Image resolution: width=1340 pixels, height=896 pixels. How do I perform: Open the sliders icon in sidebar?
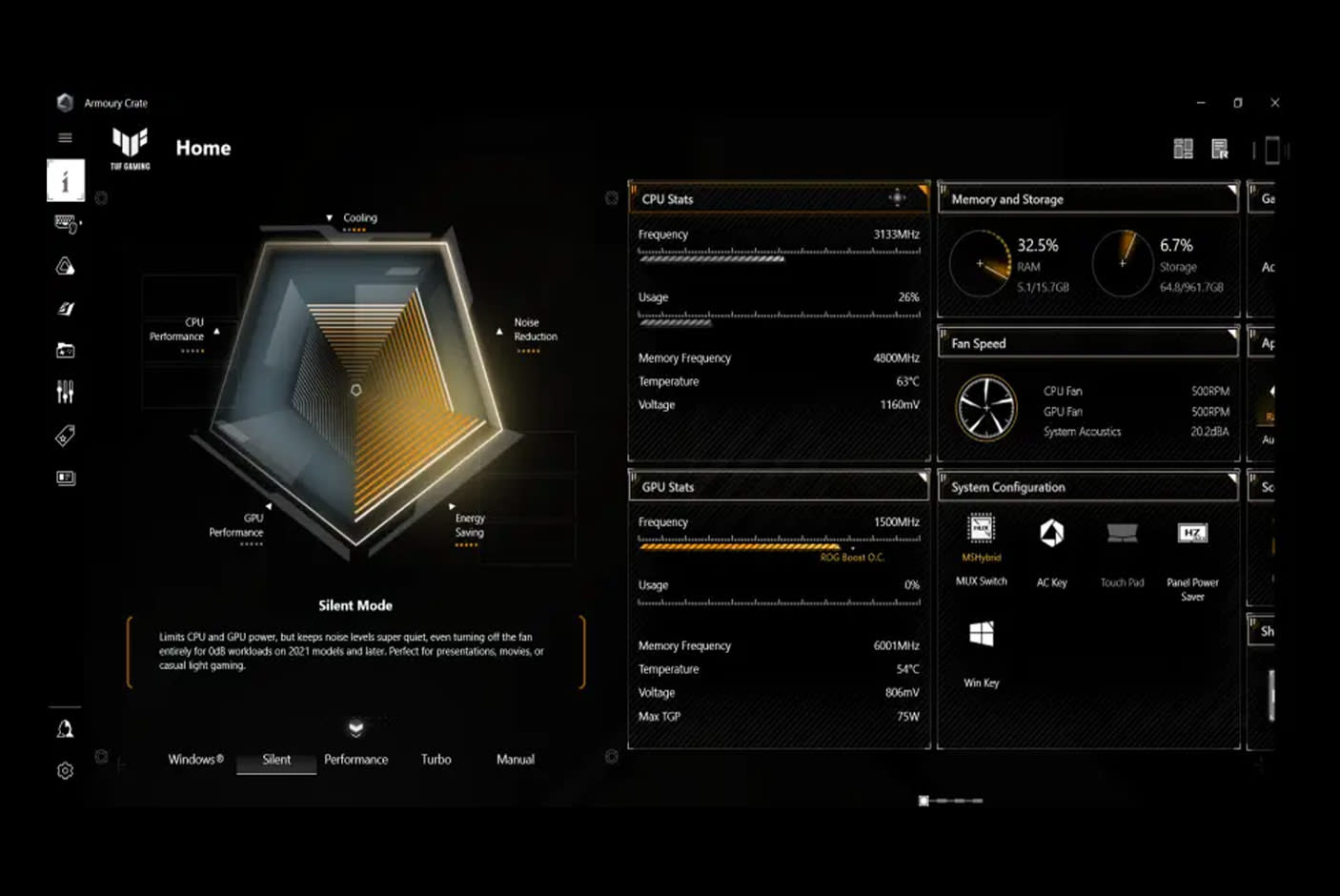click(65, 392)
